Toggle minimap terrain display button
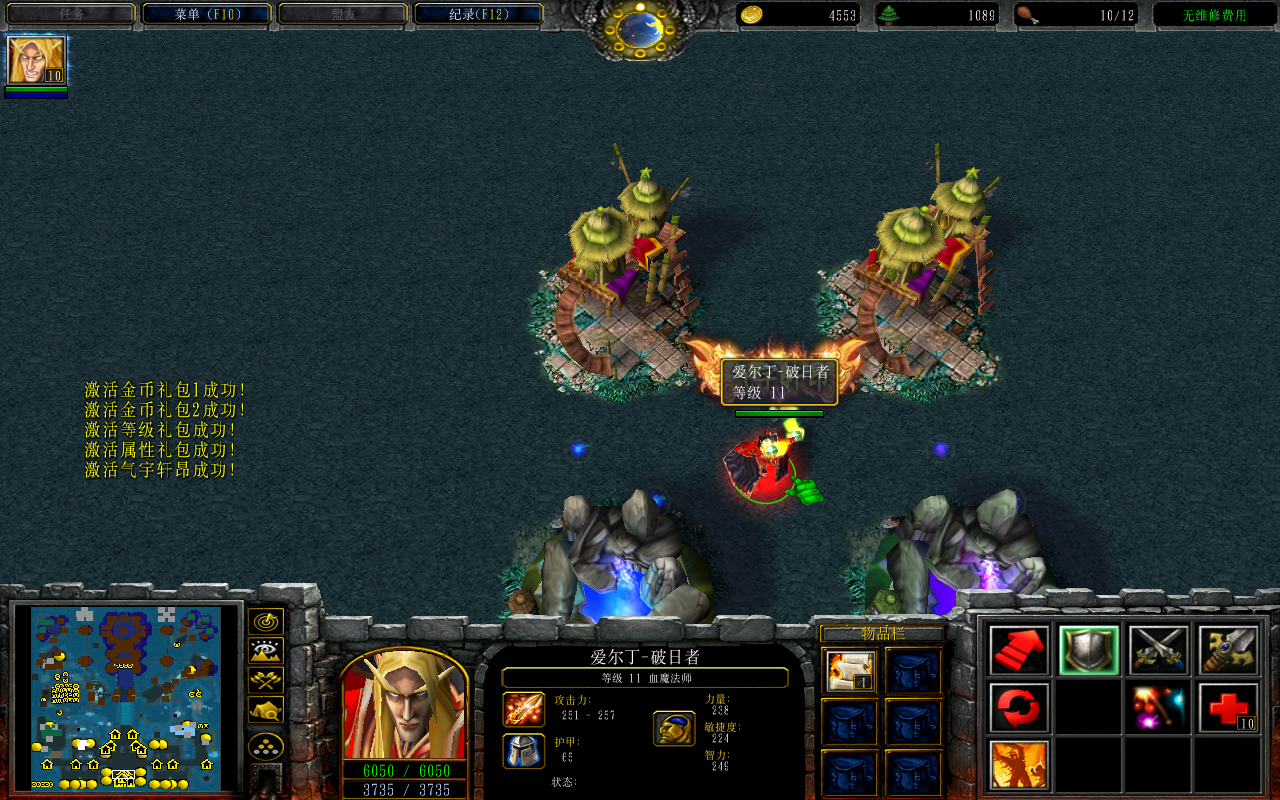 tap(265, 651)
